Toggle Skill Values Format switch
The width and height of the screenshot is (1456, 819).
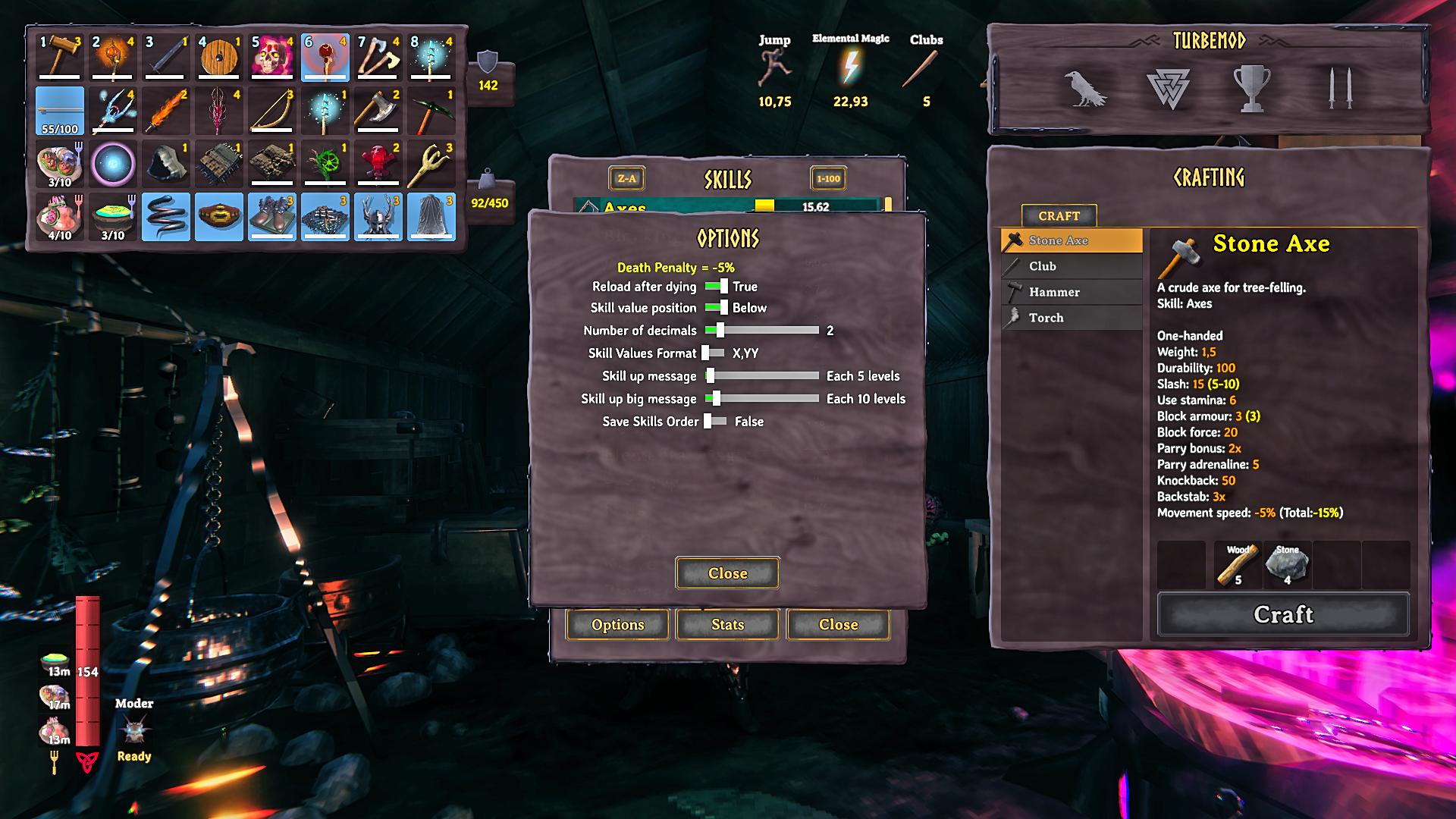coord(713,353)
